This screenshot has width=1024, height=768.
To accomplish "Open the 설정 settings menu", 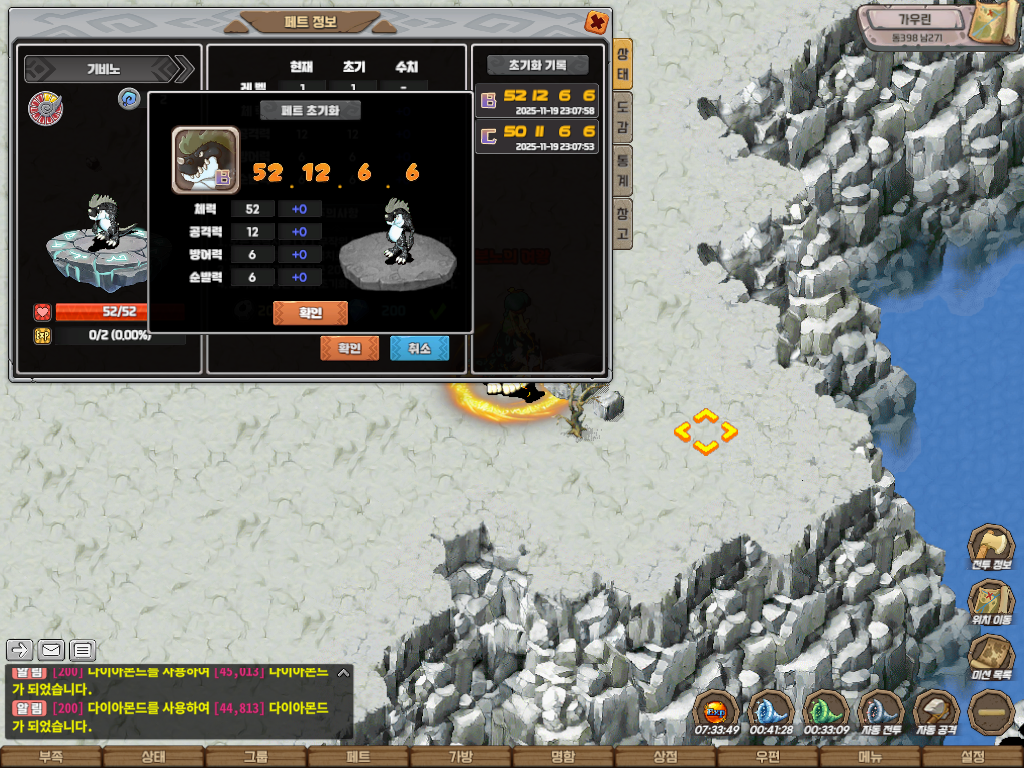I will point(972,757).
